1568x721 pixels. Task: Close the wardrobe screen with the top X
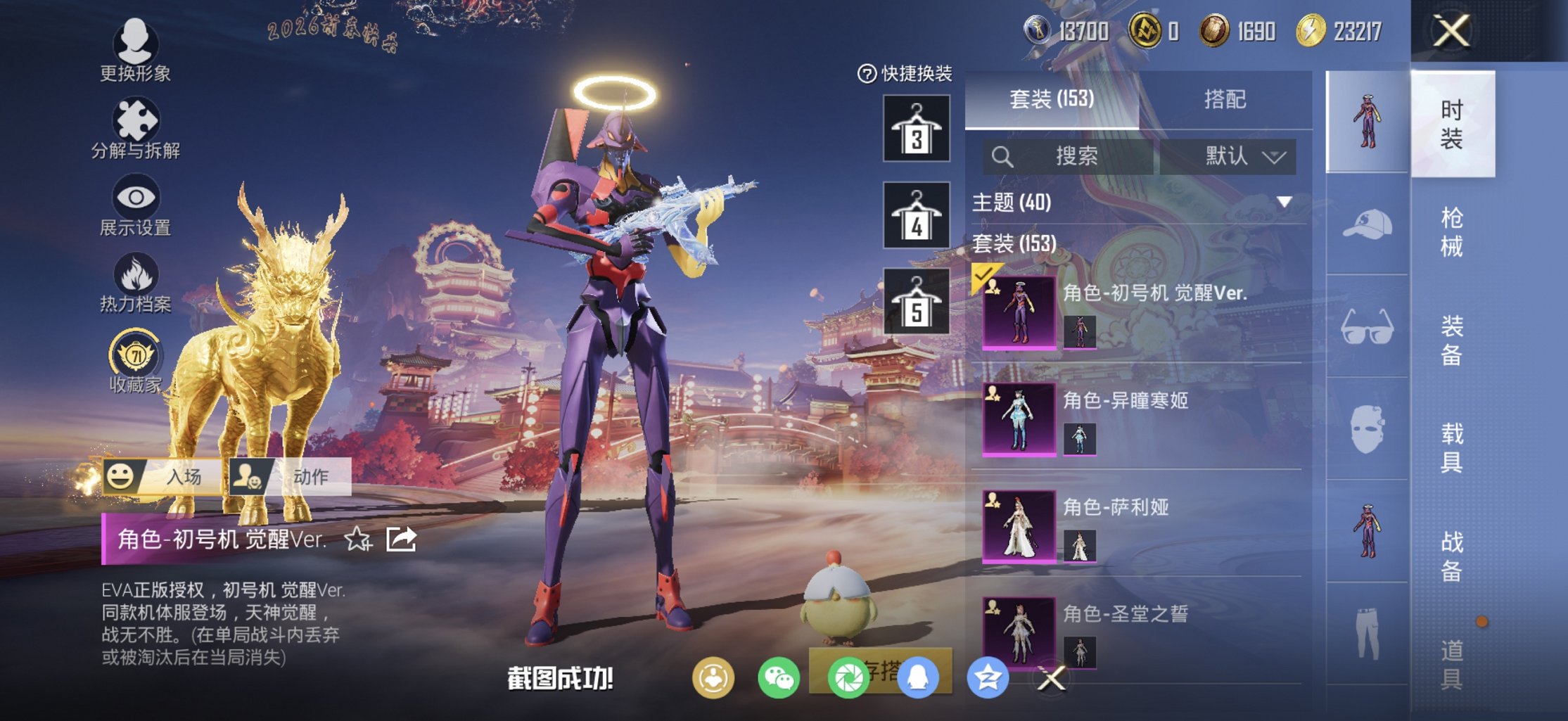[x=1452, y=31]
